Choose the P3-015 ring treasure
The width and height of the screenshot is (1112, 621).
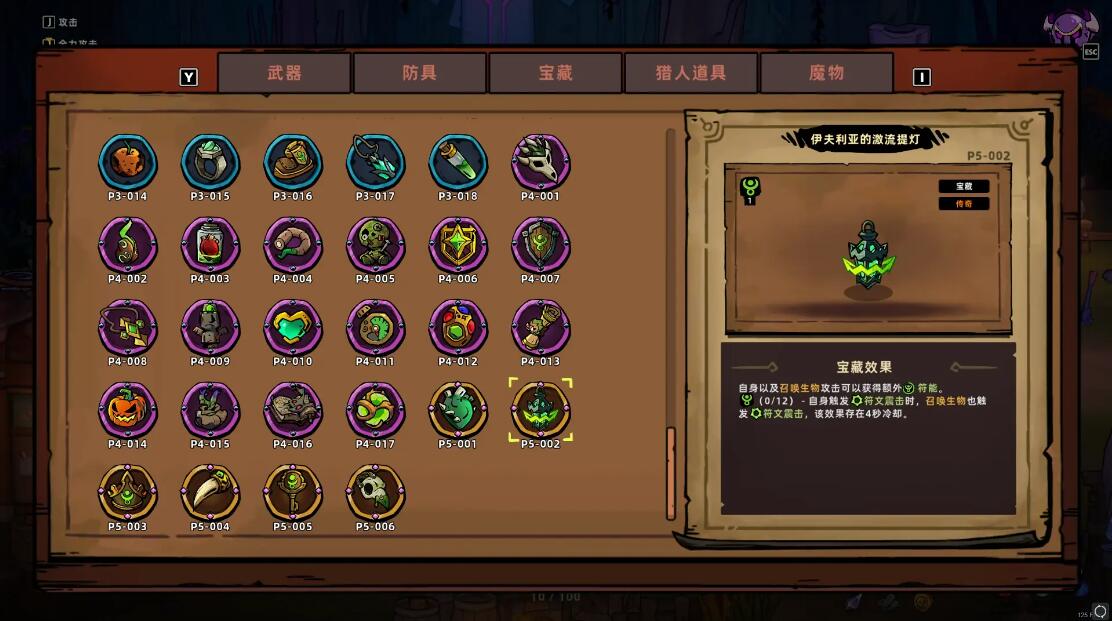(210, 162)
